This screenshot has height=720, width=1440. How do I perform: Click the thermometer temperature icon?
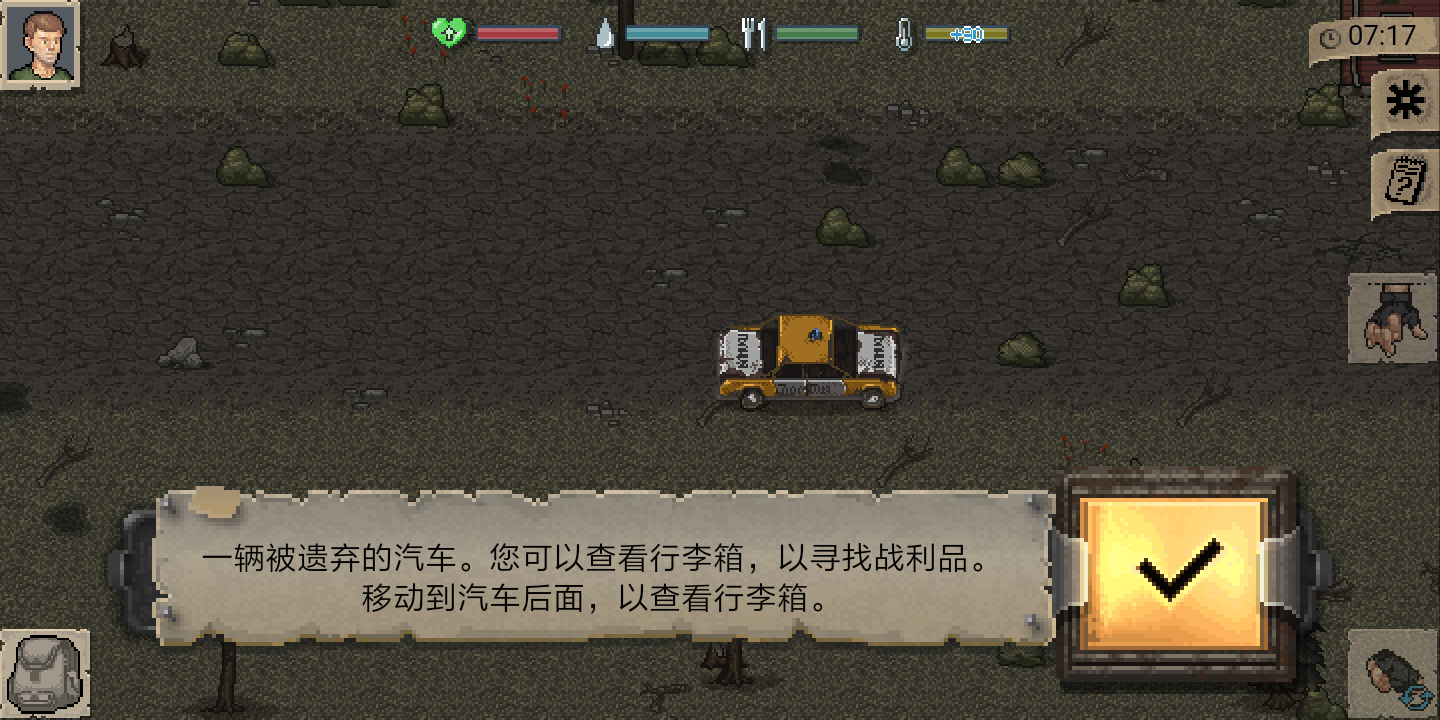[903, 33]
